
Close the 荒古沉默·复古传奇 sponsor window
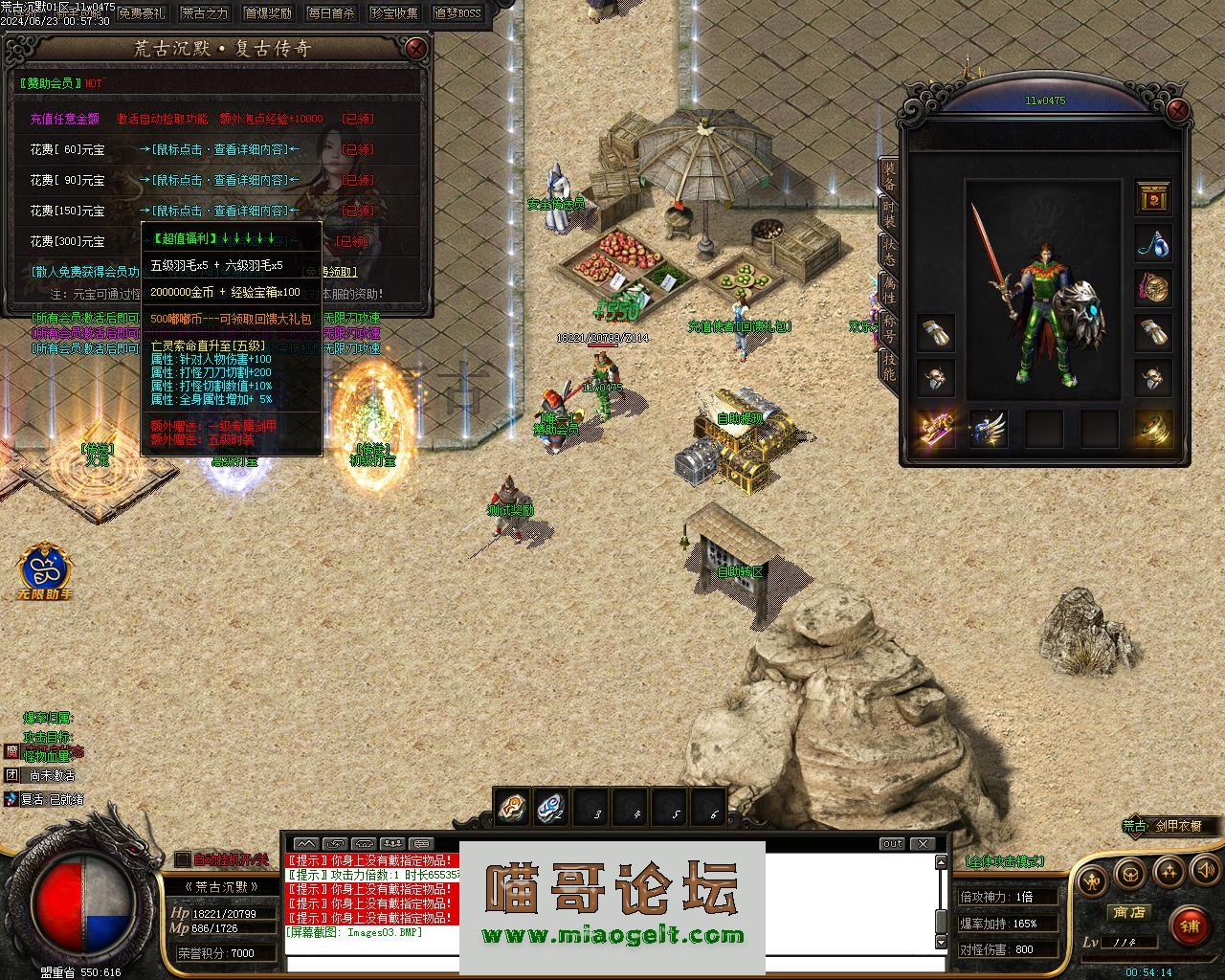pos(416,49)
